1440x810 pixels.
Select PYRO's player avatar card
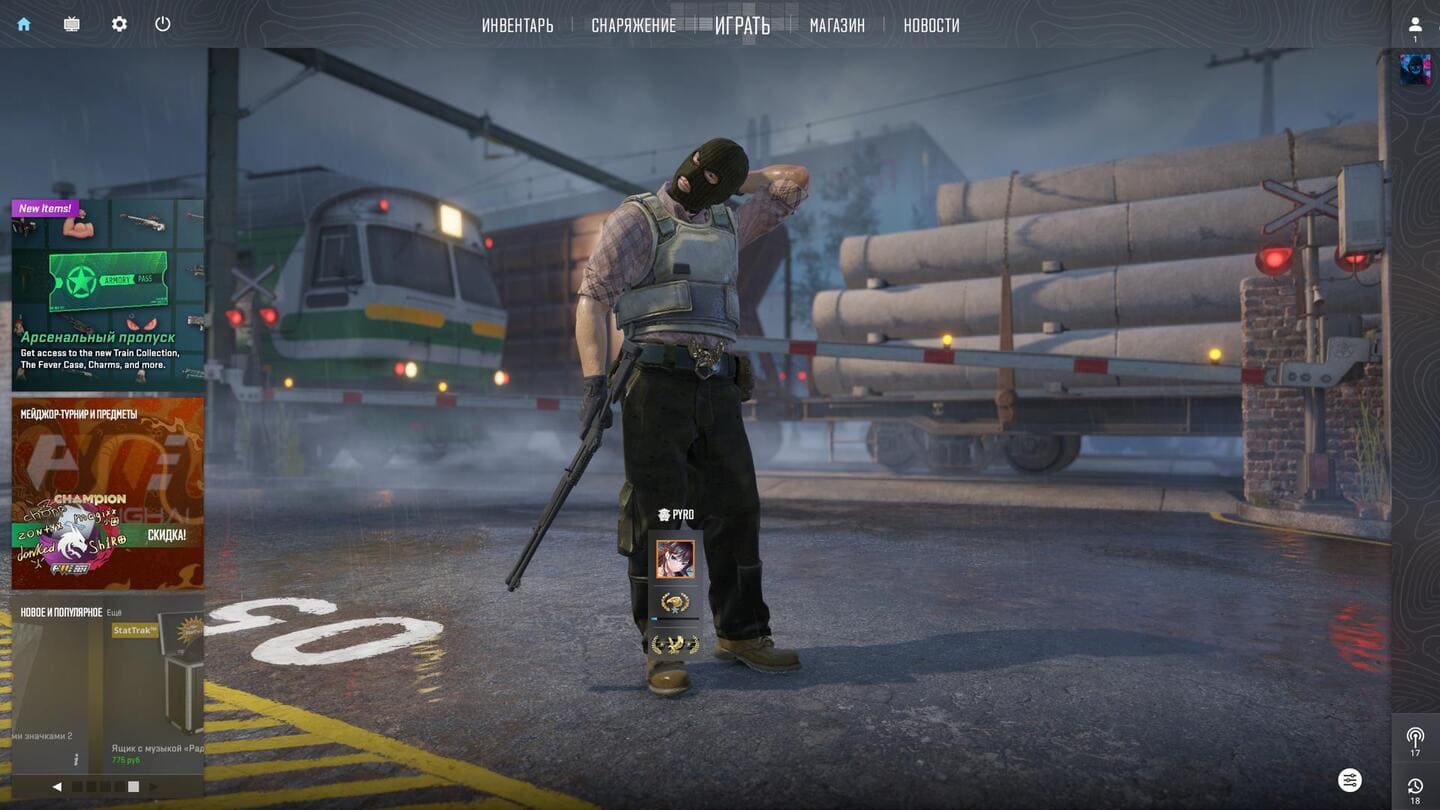click(675, 560)
